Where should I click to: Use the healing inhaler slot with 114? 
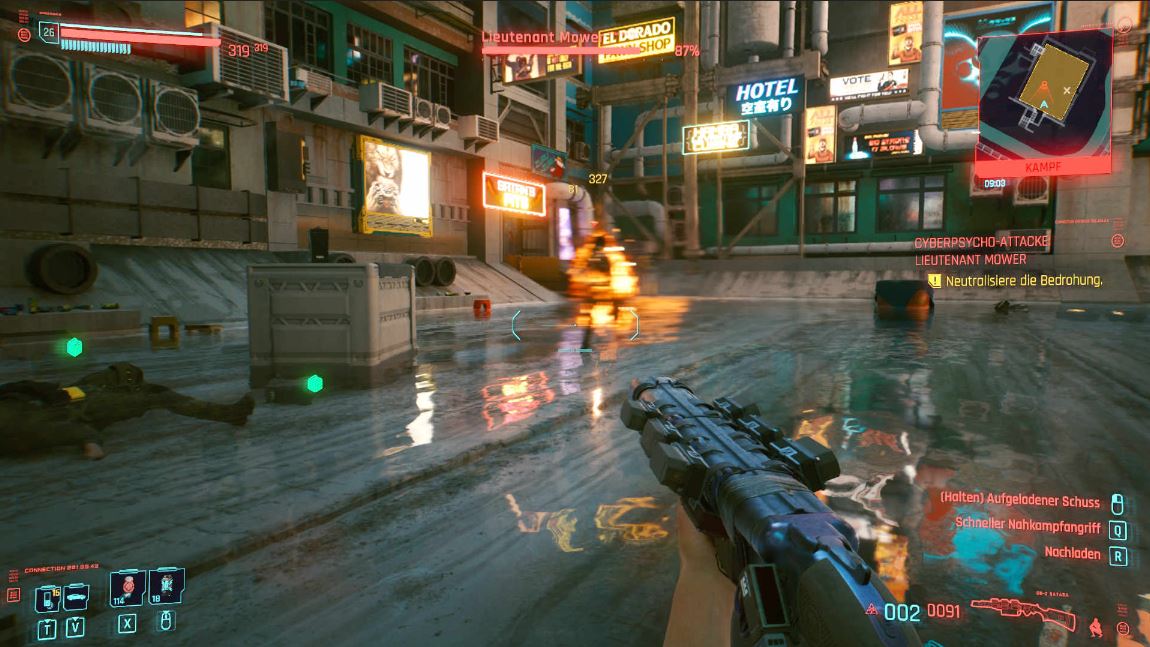127,588
